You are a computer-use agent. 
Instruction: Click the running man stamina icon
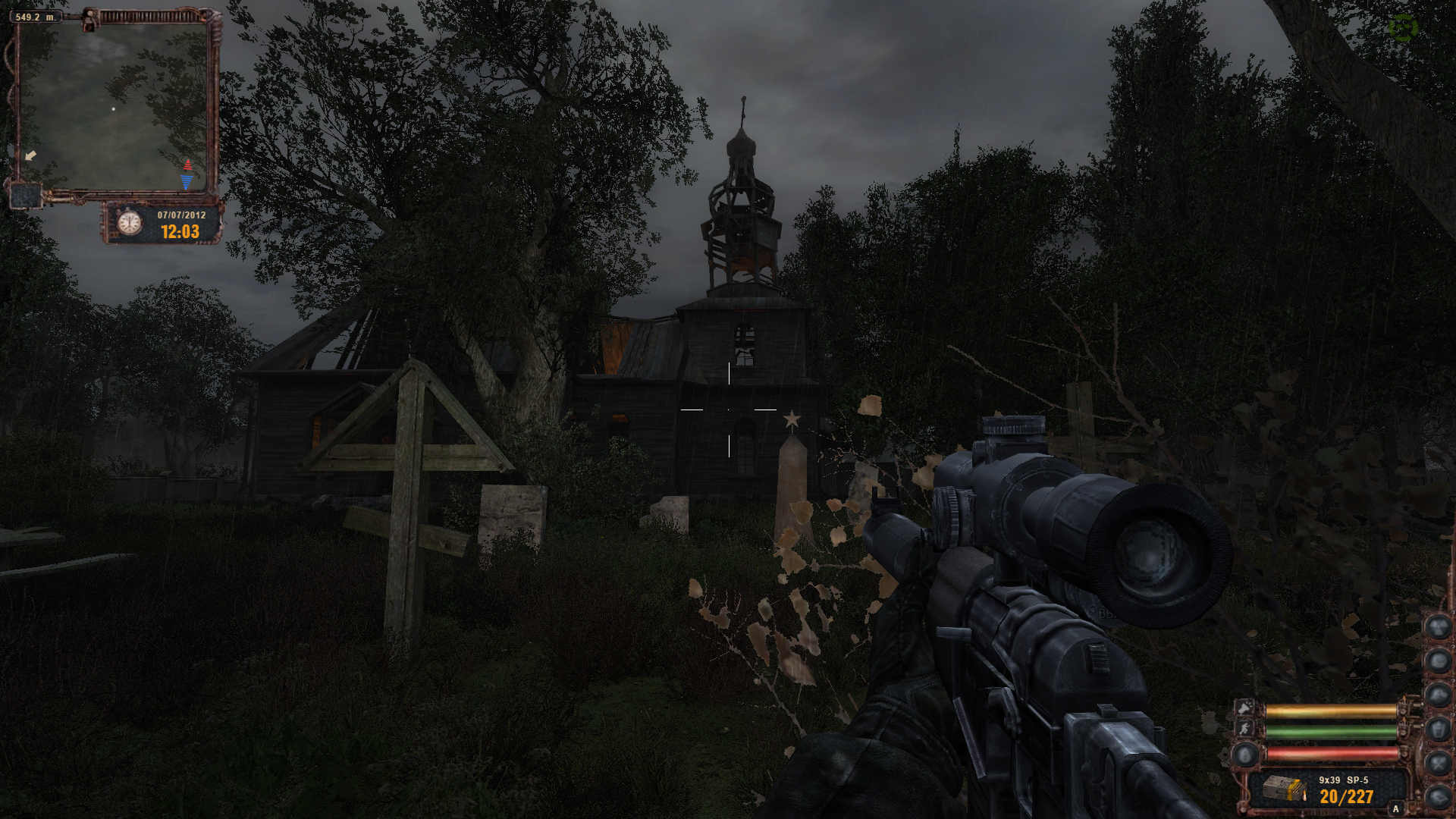1244,730
